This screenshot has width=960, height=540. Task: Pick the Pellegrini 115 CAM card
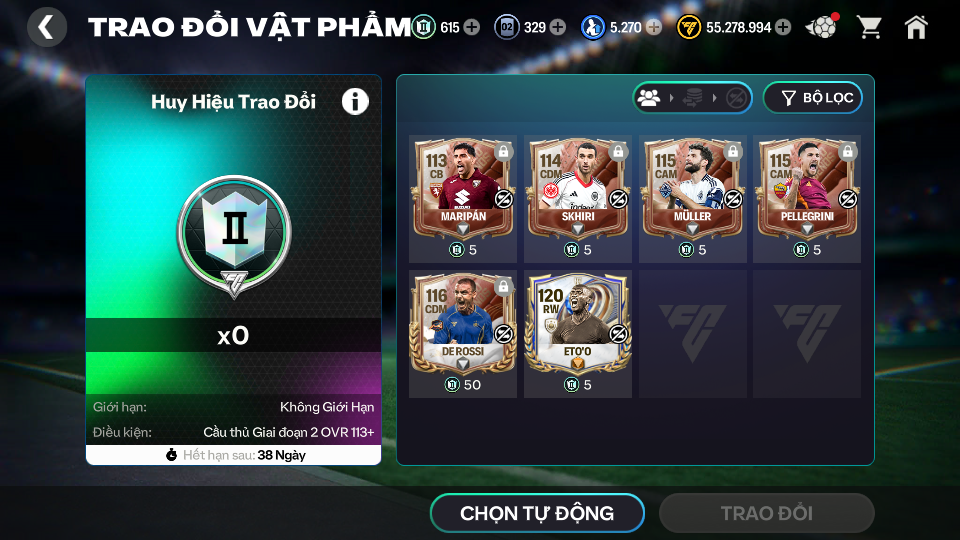(x=806, y=187)
